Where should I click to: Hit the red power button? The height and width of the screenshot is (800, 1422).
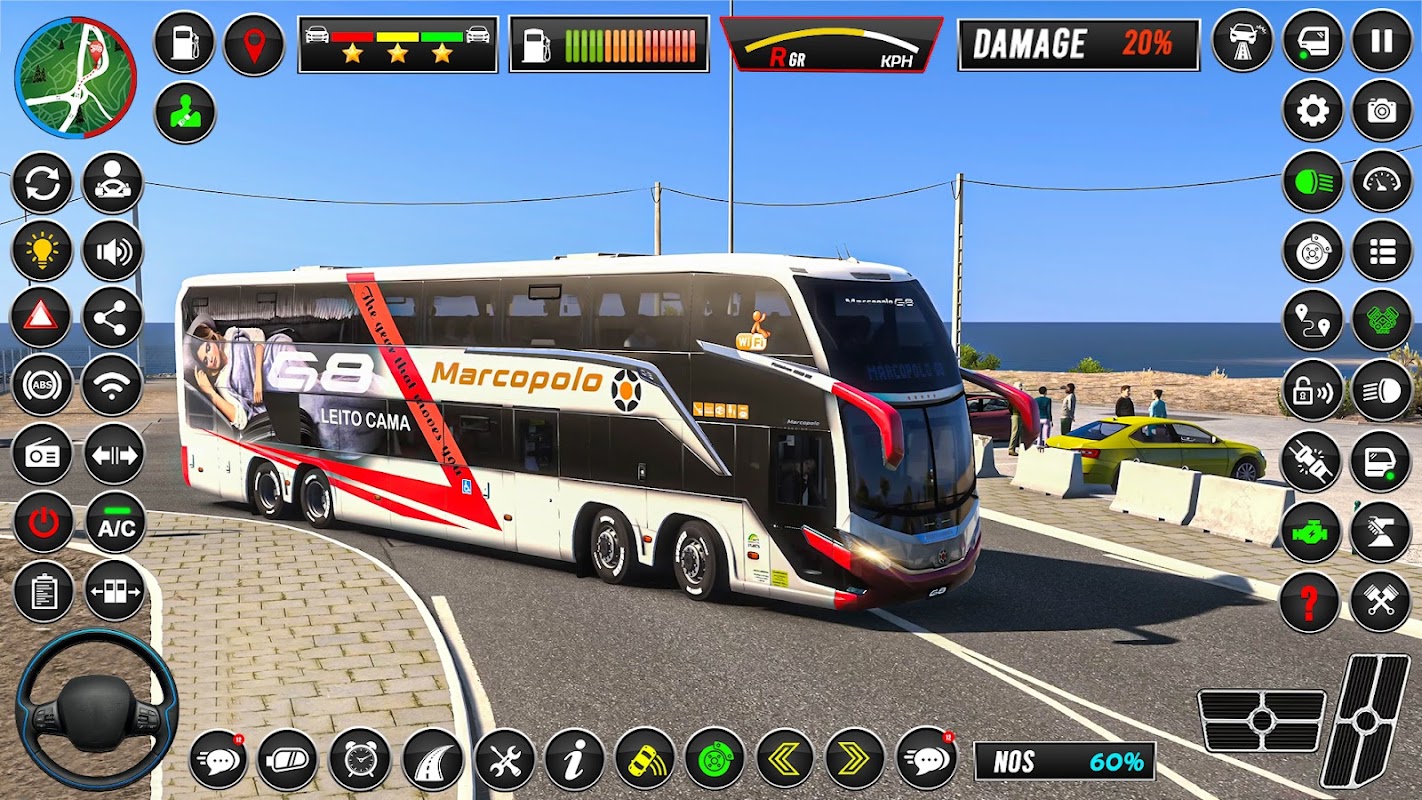tap(43, 522)
